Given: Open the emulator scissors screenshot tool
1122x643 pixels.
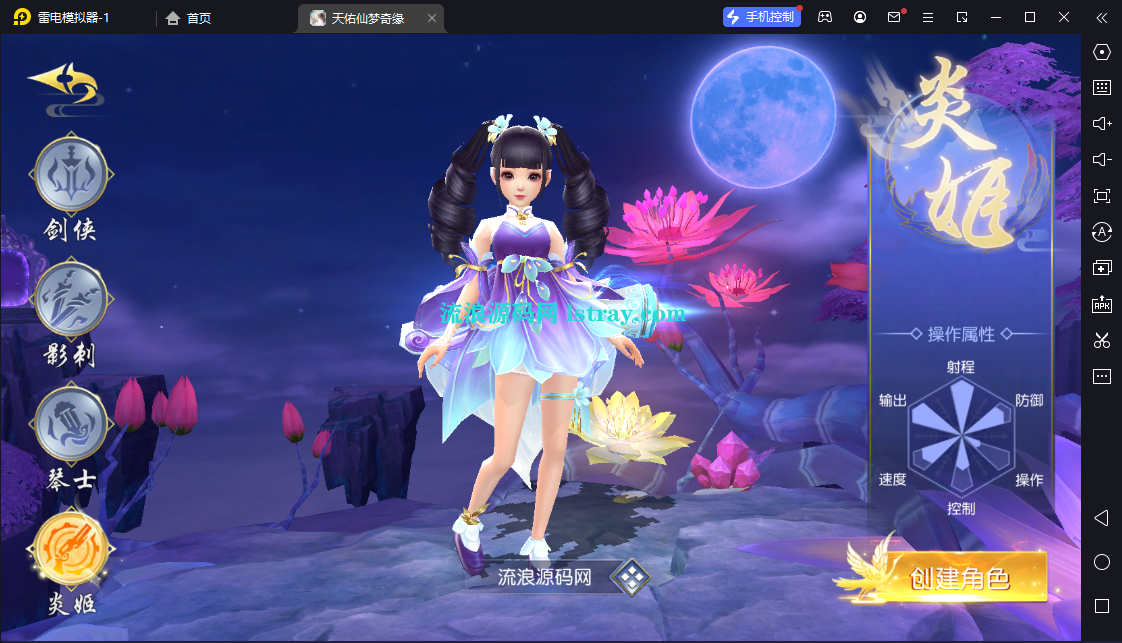Looking at the screenshot, I should tap(1102, 340).
